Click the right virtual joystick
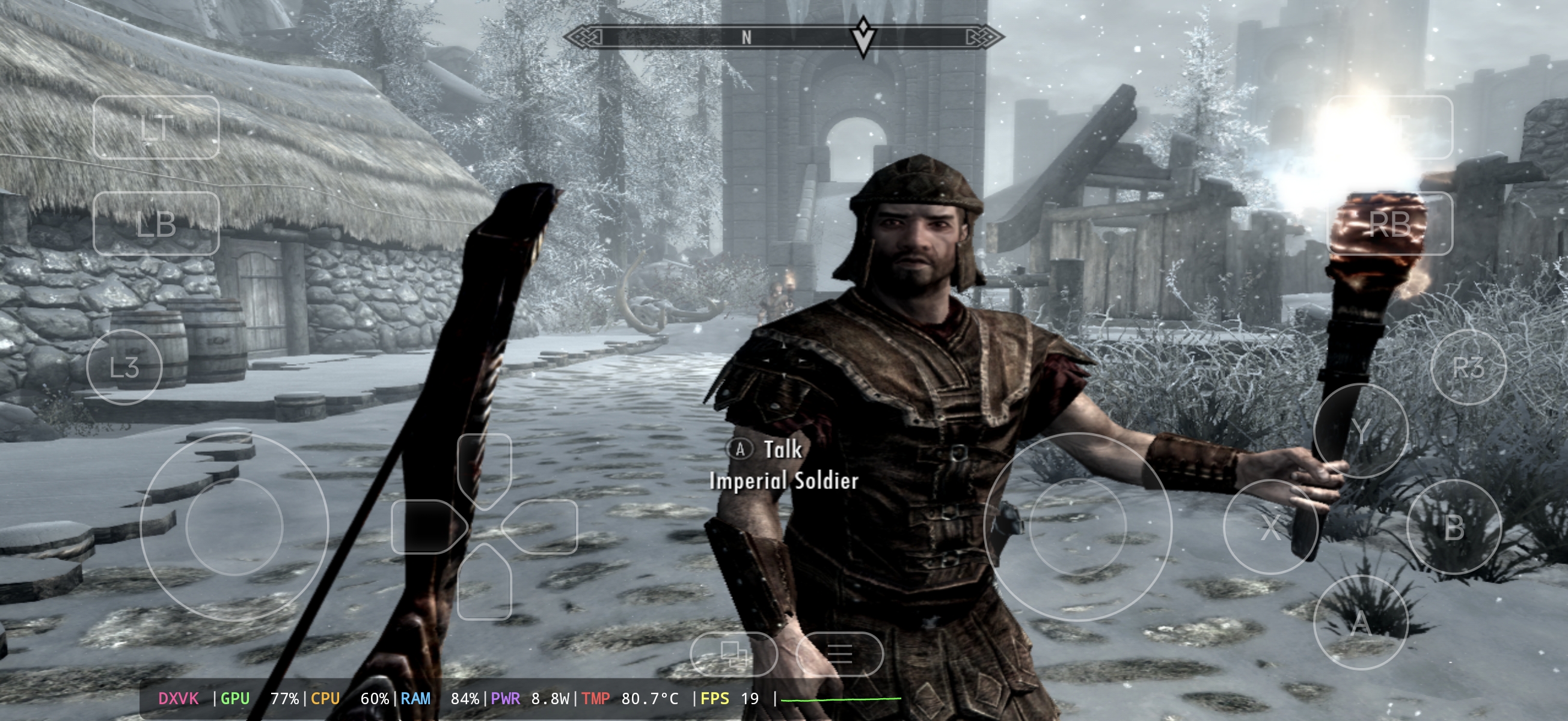This screenshot has height=721, width=1568. (1077, 526)
